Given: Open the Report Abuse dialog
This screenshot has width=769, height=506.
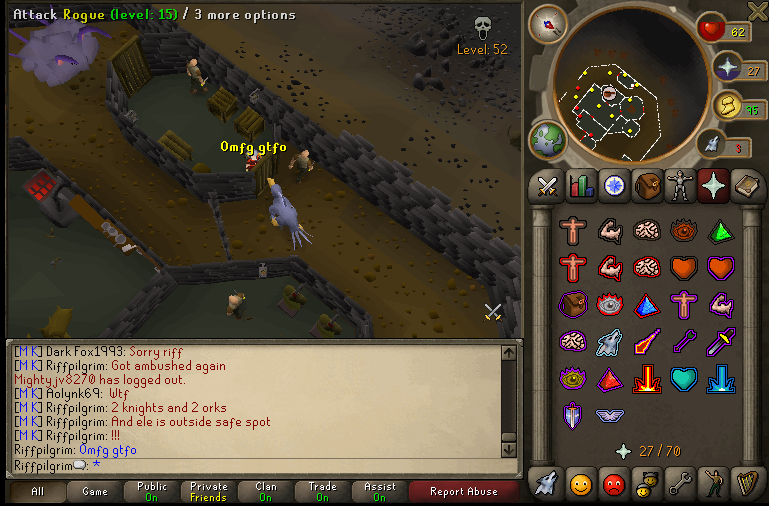Looking at the screenshot, I should [x=462, y=491].
